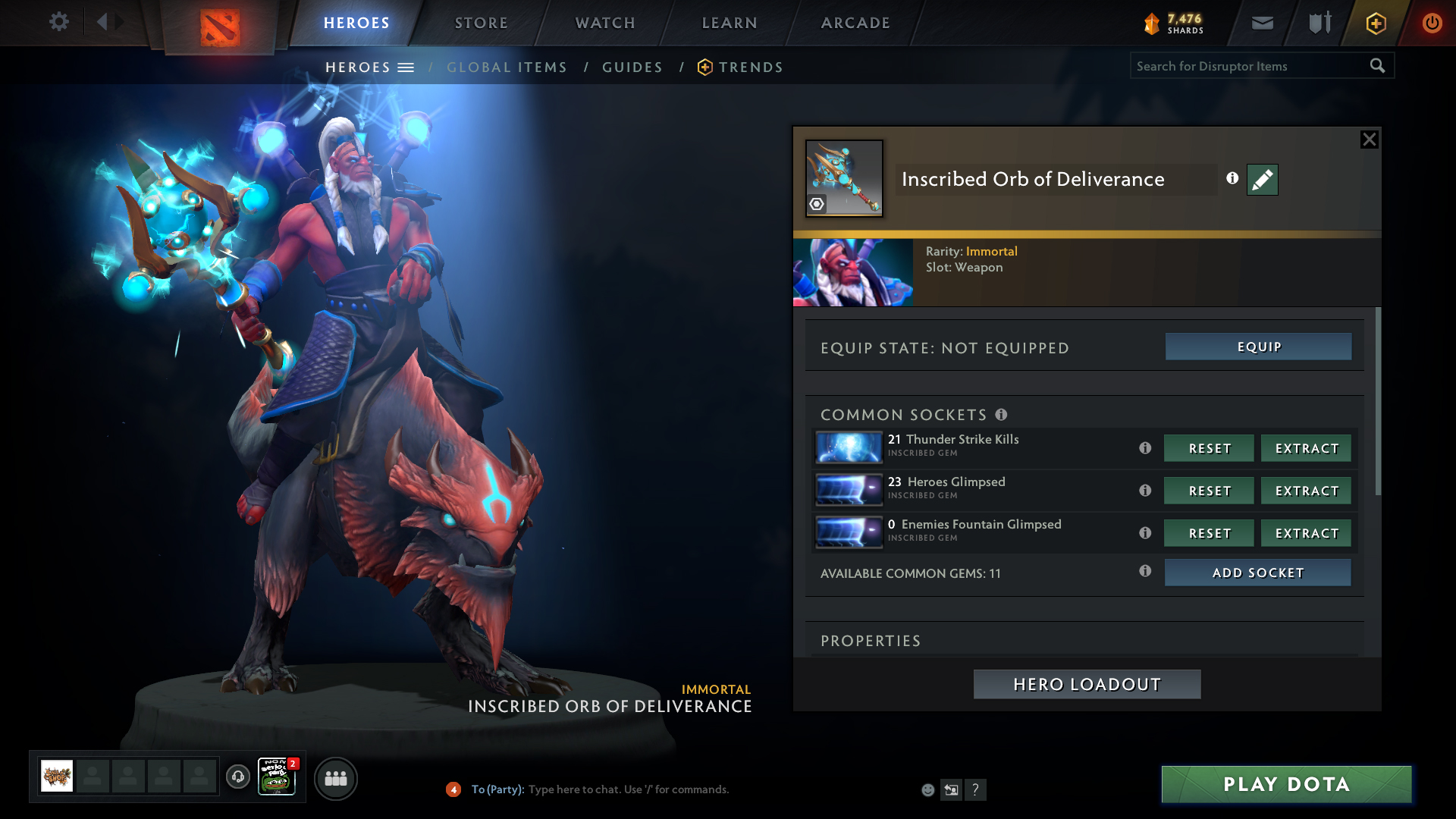This screenshot has width=1456, height=819.
Task: Extract the Heroes Glimpsed gem
Action: tap(1306, 491)
